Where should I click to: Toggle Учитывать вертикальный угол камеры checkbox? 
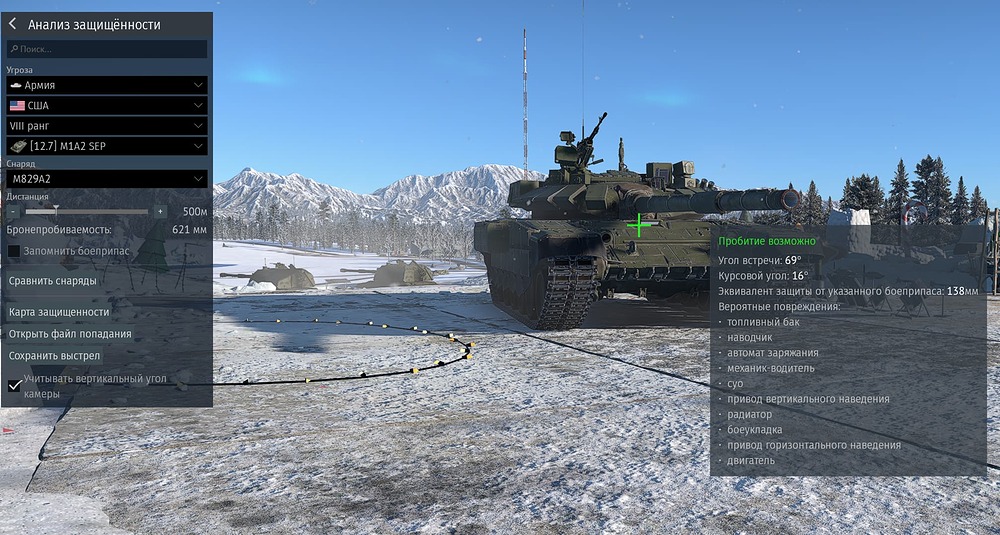tap(15, 385)
